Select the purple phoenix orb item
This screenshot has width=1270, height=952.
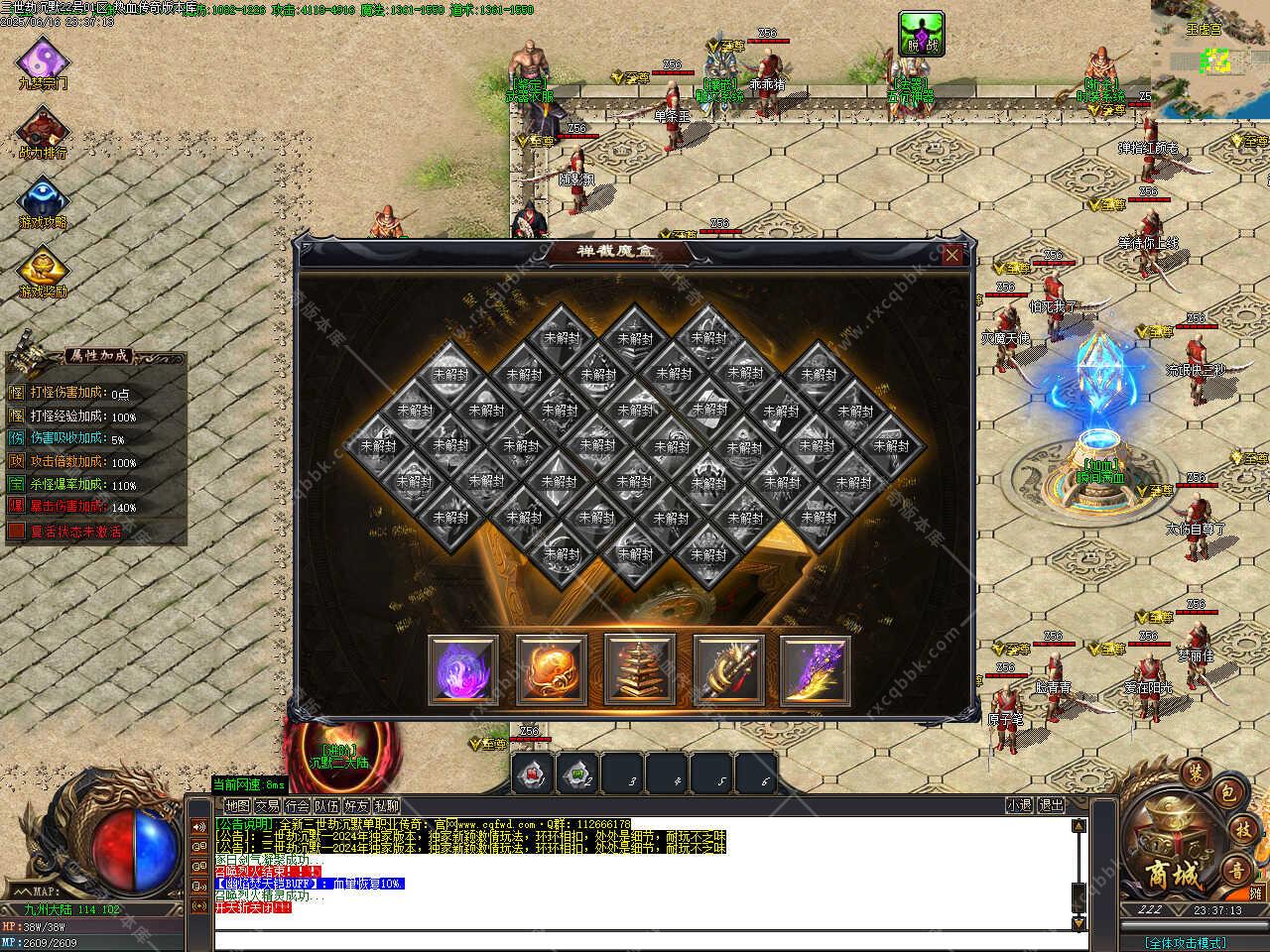463,670
